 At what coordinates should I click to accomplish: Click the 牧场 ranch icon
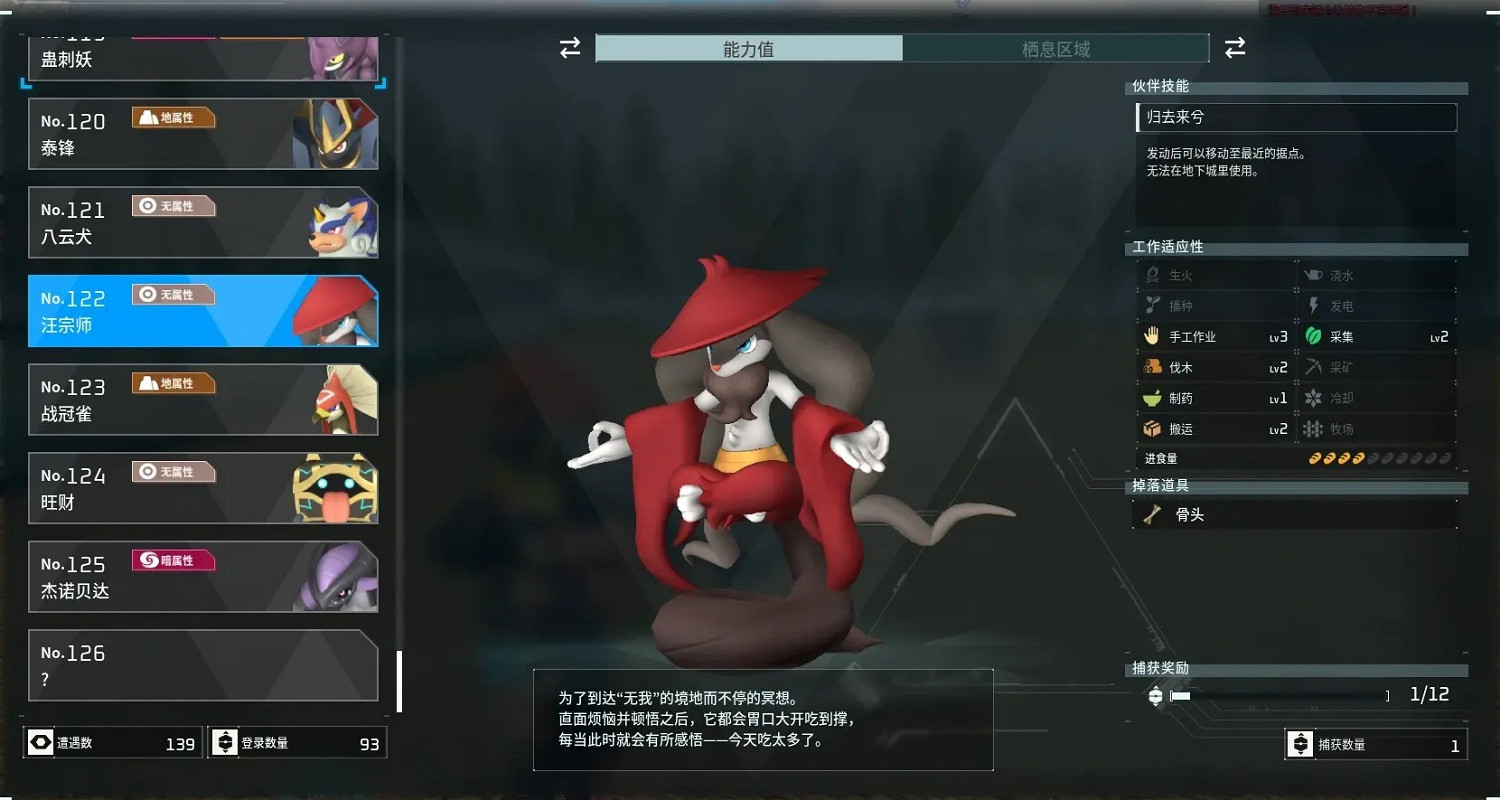click(x=1312, y=428)
